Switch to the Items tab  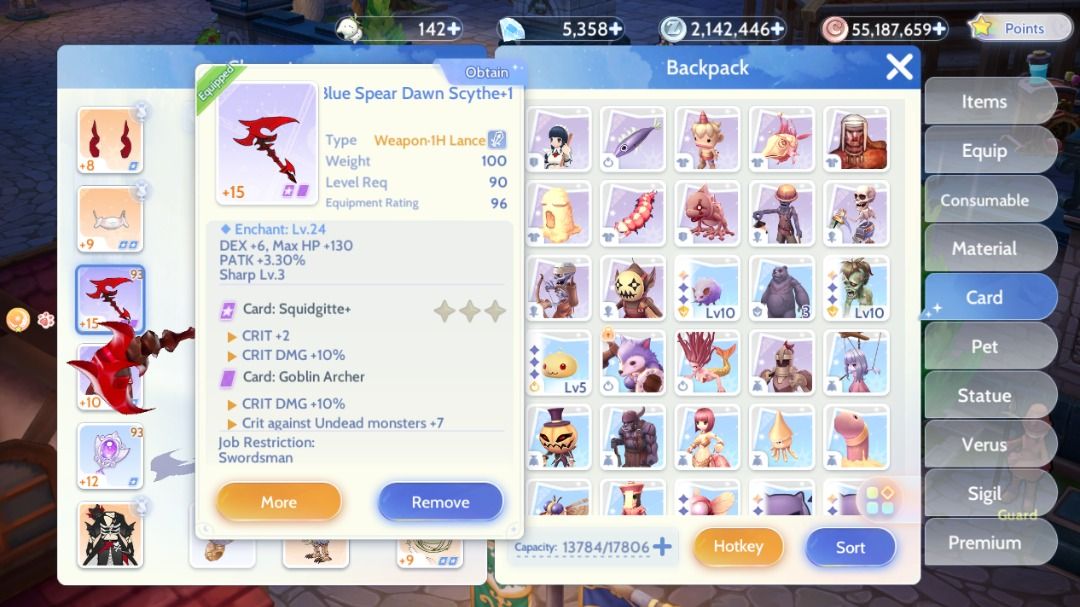984,102
